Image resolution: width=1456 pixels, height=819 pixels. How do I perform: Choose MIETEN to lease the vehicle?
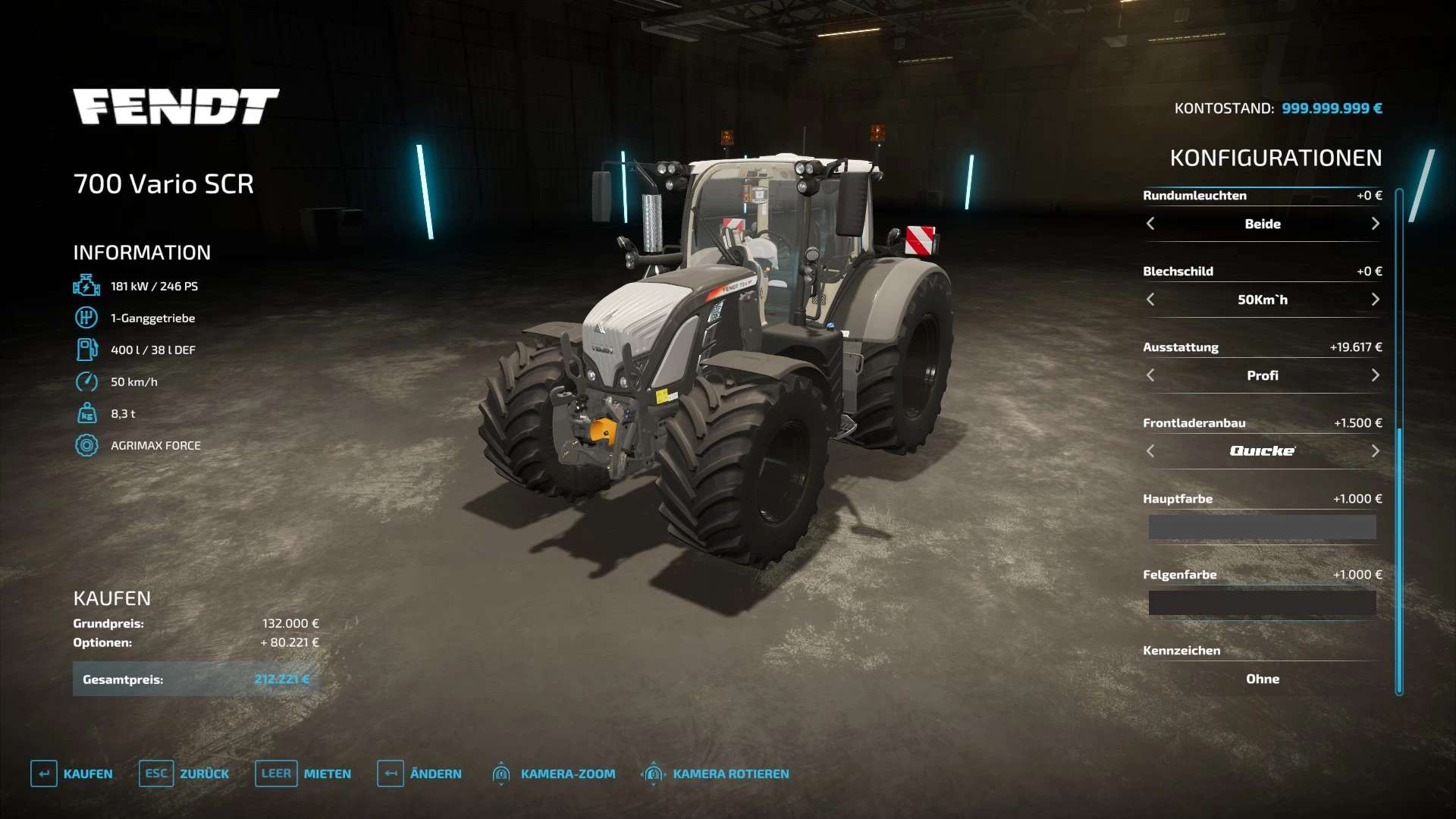point(303,773)
